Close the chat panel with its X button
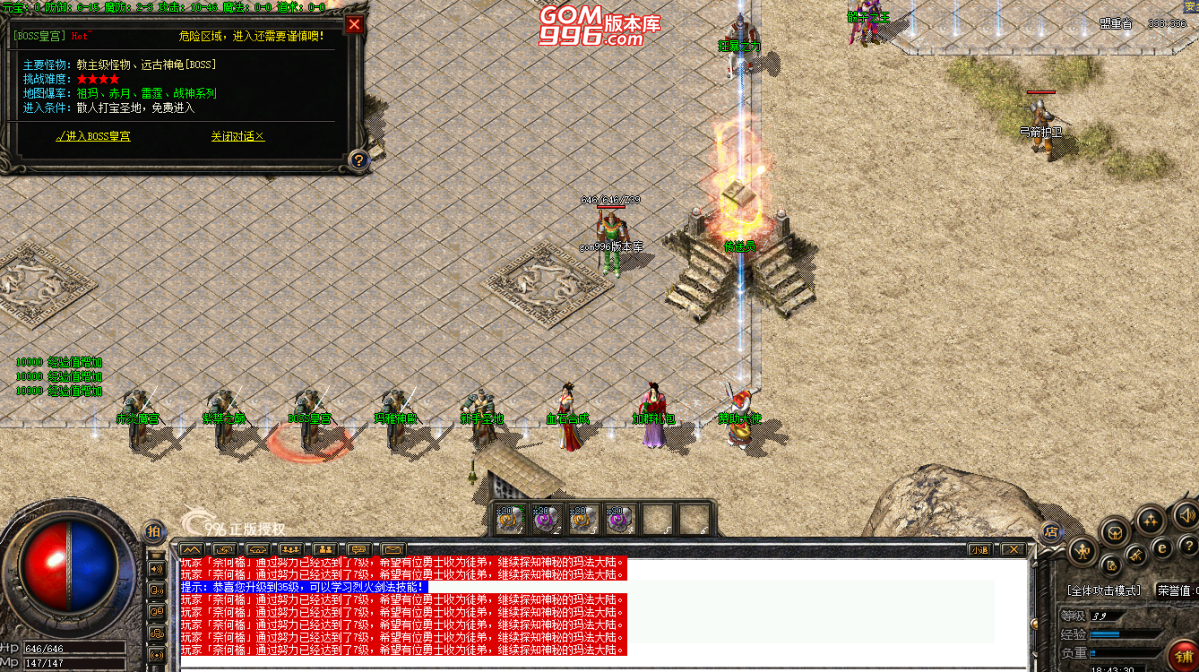The width and height of the screenshot is (1199, 672). click(1013, 549)
